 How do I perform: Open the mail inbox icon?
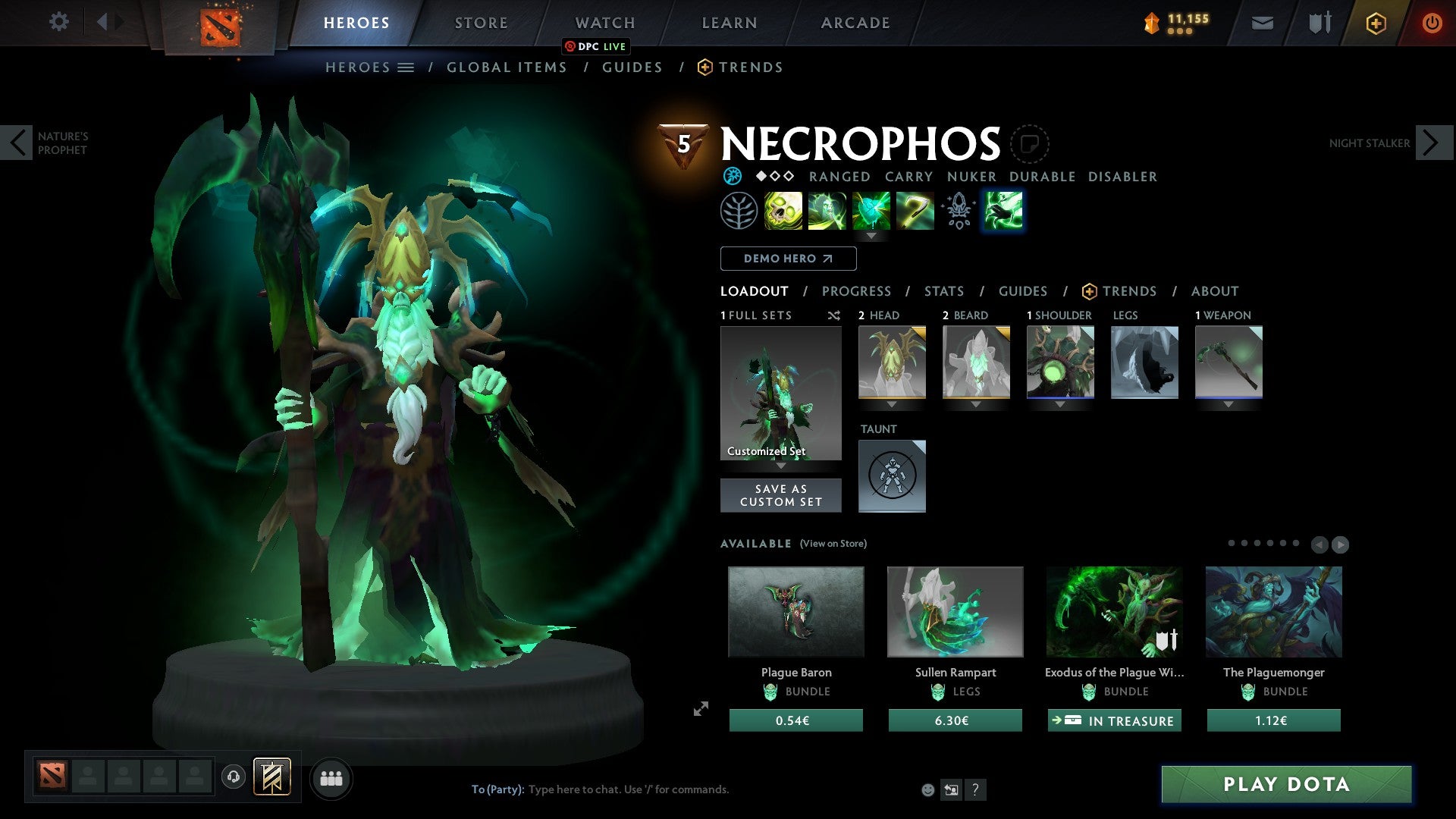coord(1263,23)
